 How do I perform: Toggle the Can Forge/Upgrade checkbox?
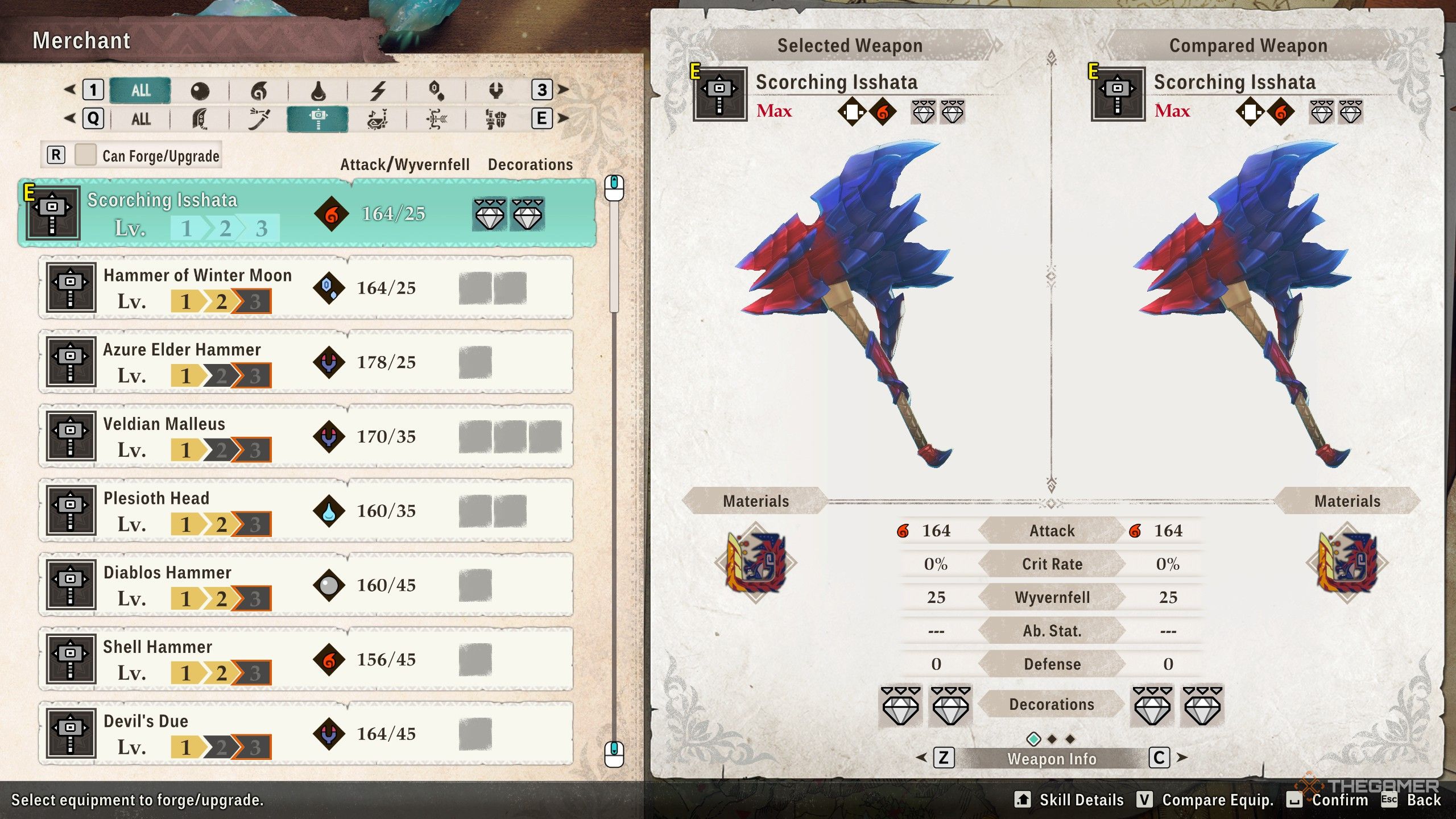pos(85,155)
